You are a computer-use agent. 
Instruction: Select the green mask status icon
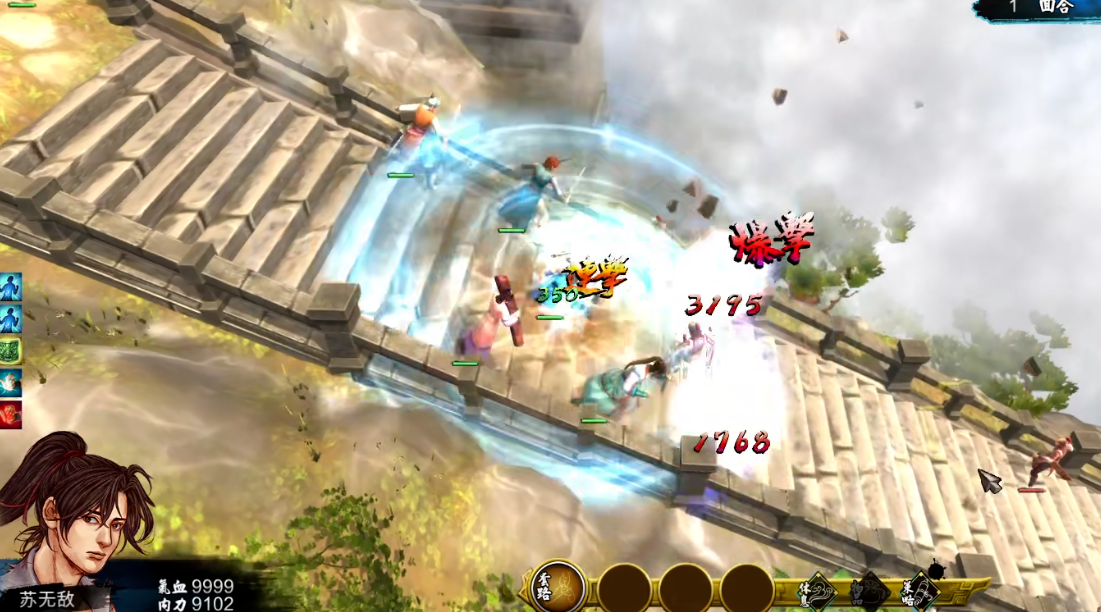pos(10,351)
